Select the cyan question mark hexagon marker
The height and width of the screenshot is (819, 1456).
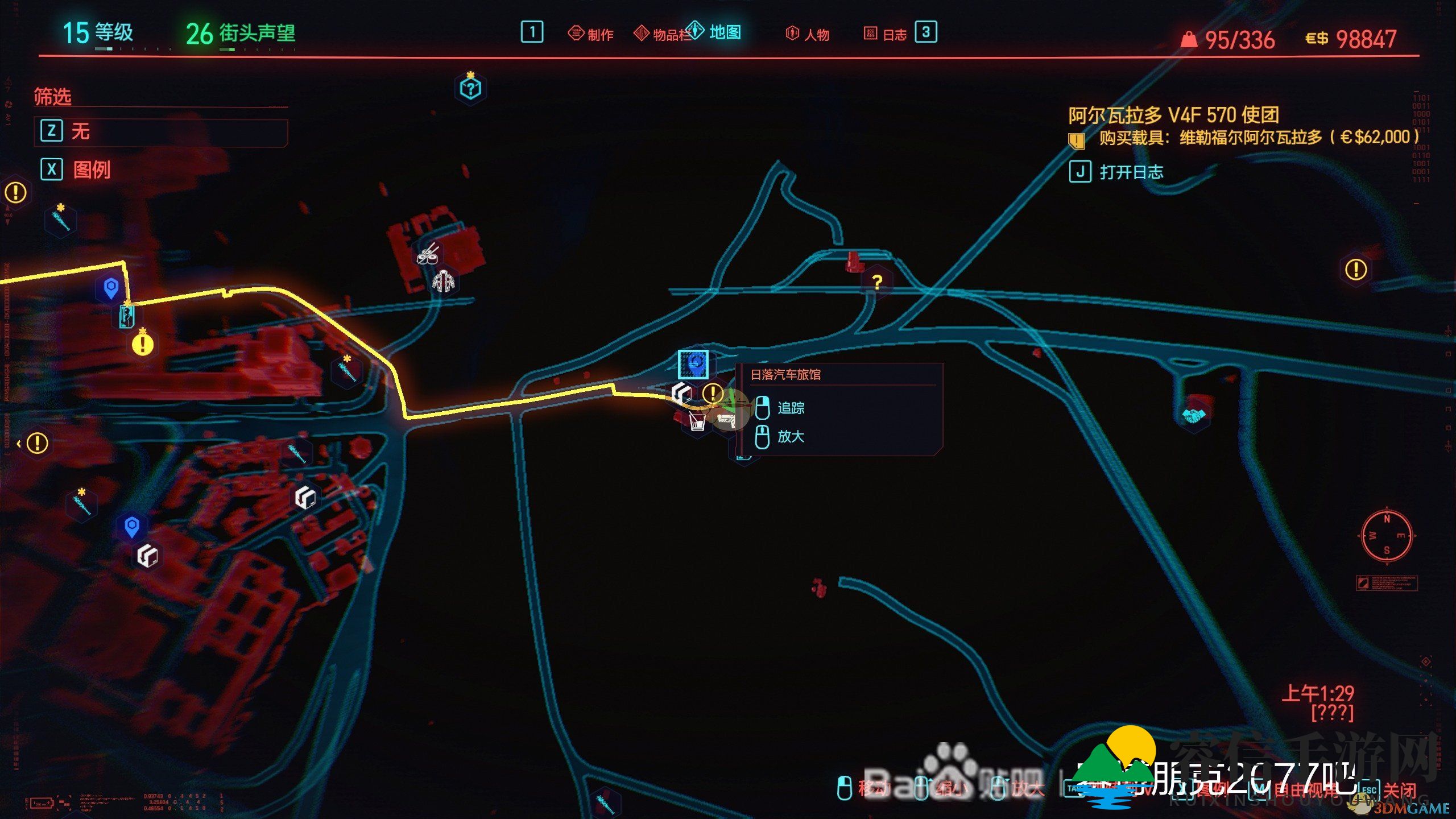(x=470, y=88)
